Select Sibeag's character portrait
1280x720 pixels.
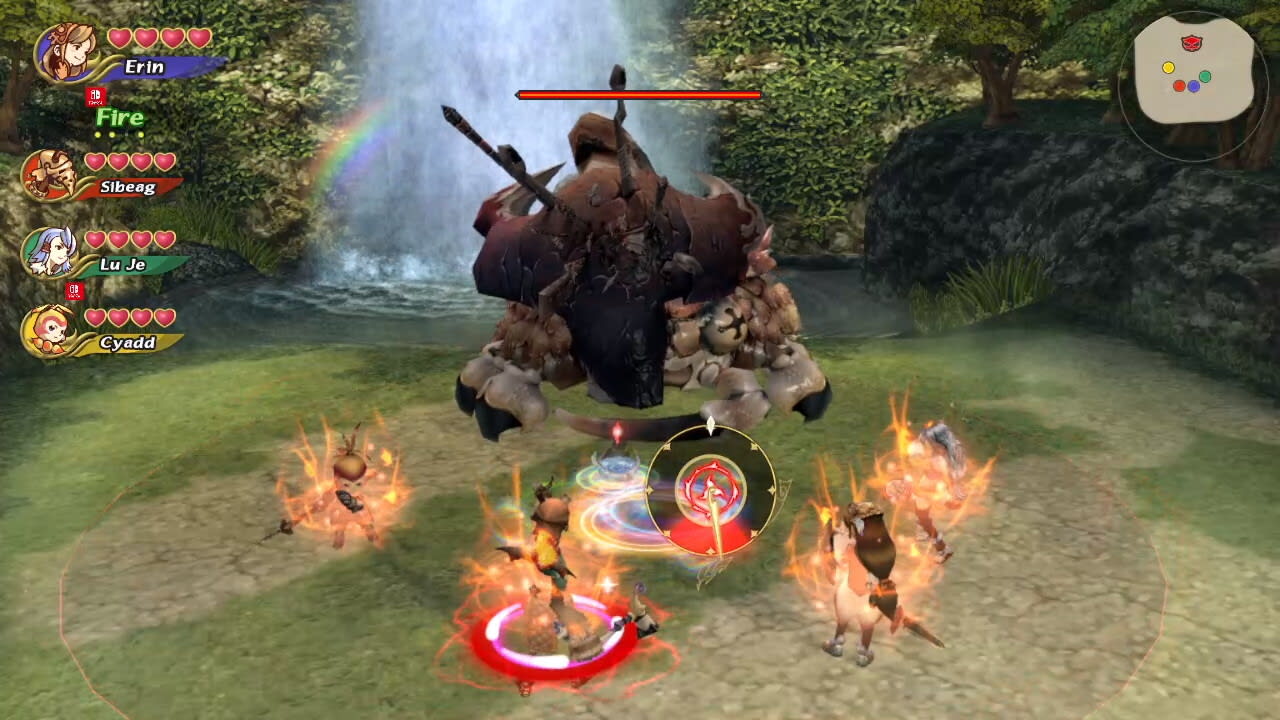pyautogui.click(x=52, y=172)
